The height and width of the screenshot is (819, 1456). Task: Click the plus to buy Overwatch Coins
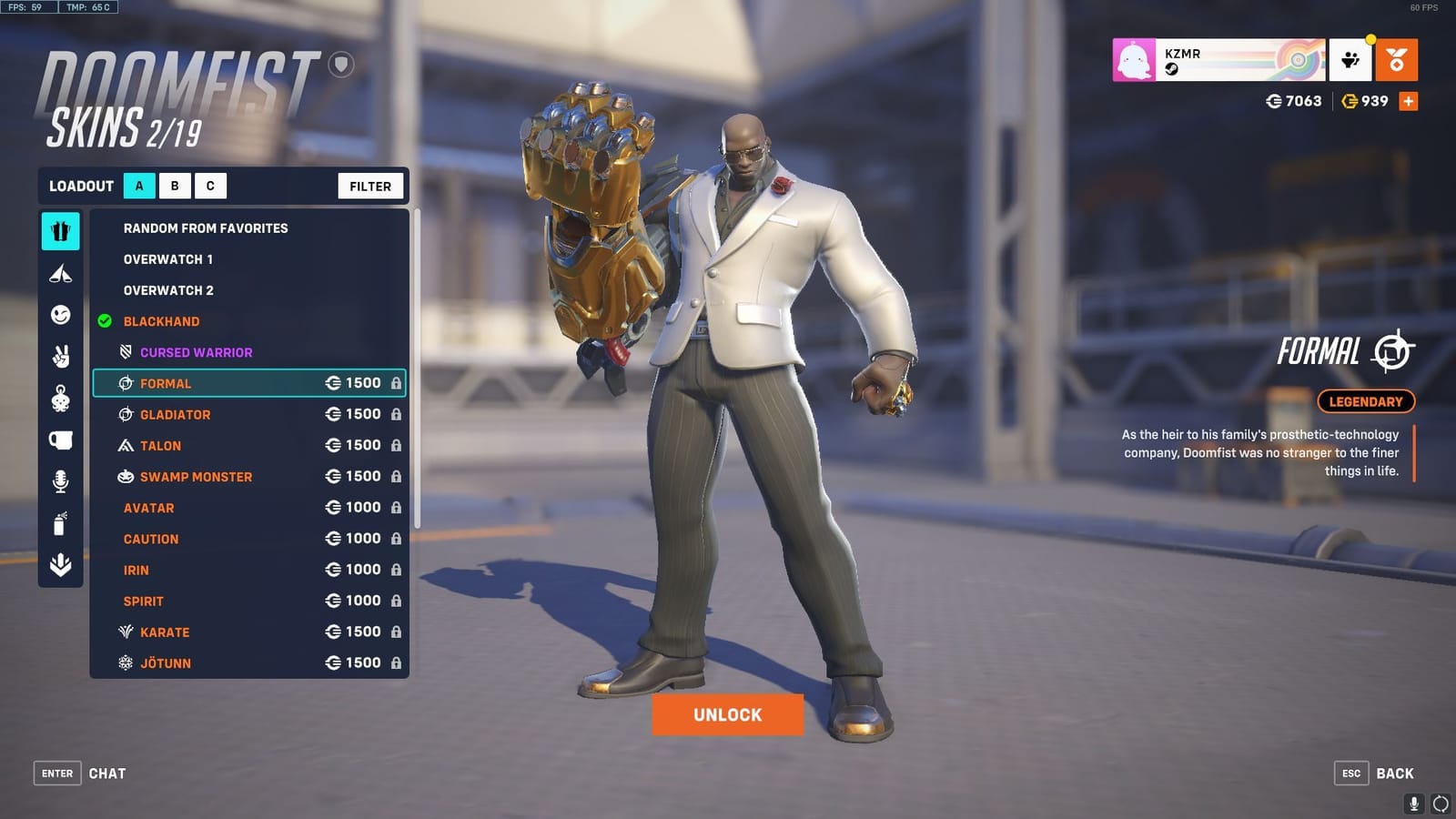[1410, 101]
